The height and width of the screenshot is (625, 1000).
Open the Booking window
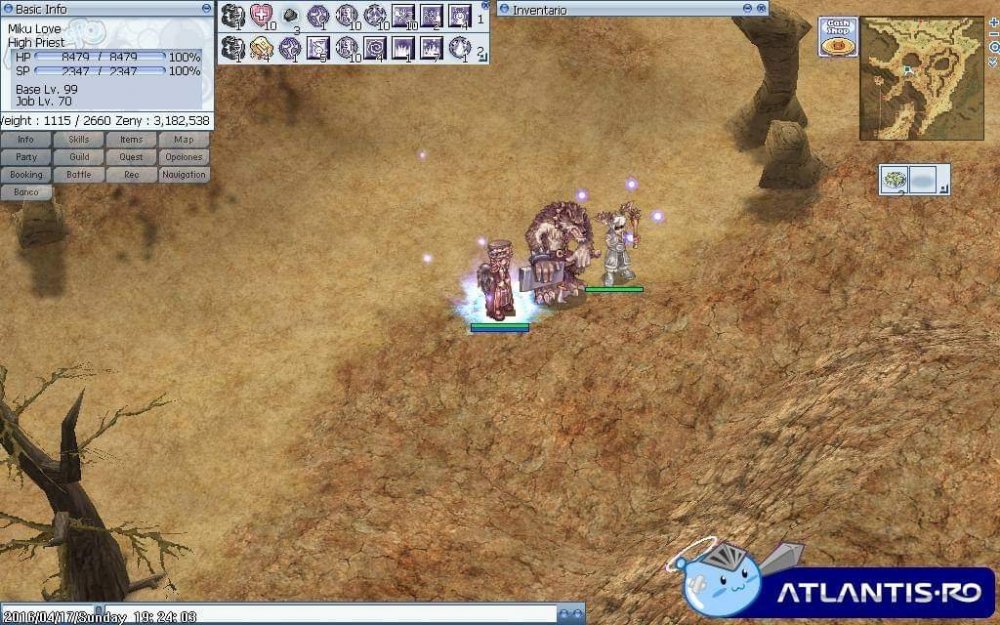point(26,174)
